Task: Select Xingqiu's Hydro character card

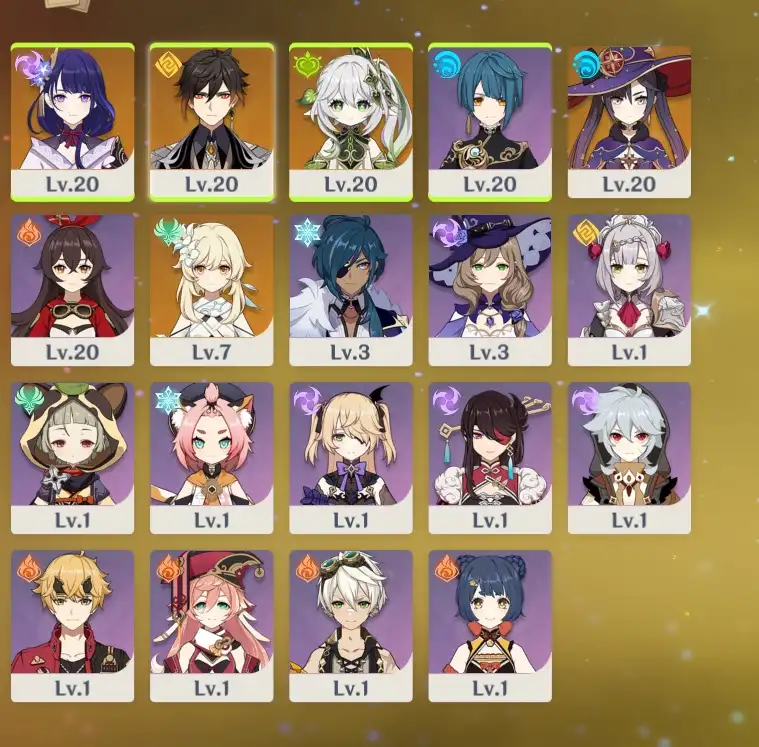Action: pos(489,122)
